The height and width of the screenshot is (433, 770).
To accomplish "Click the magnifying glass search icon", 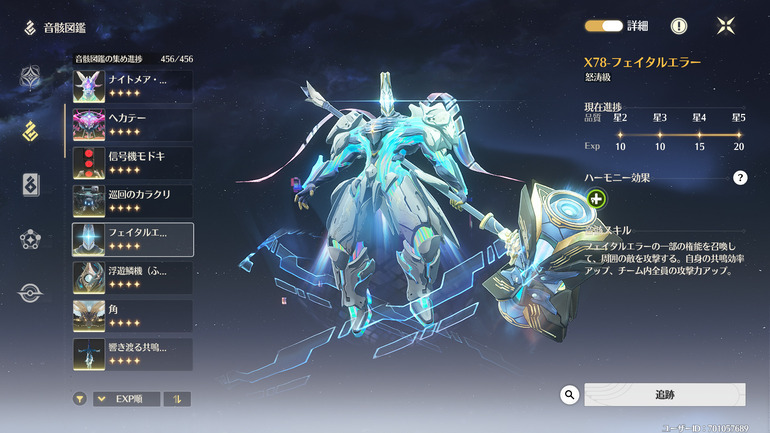I will pyautogui.click(x=570, y=395).
